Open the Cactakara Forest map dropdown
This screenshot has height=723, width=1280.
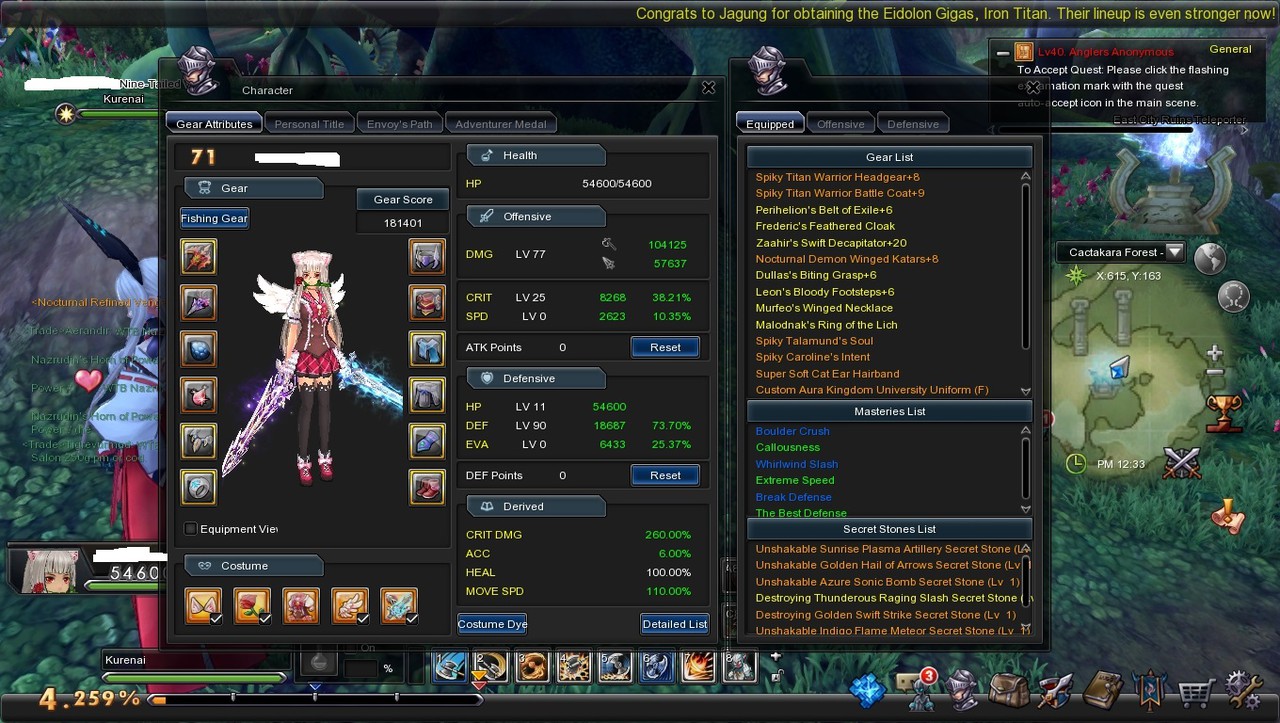click(1175, 252)
